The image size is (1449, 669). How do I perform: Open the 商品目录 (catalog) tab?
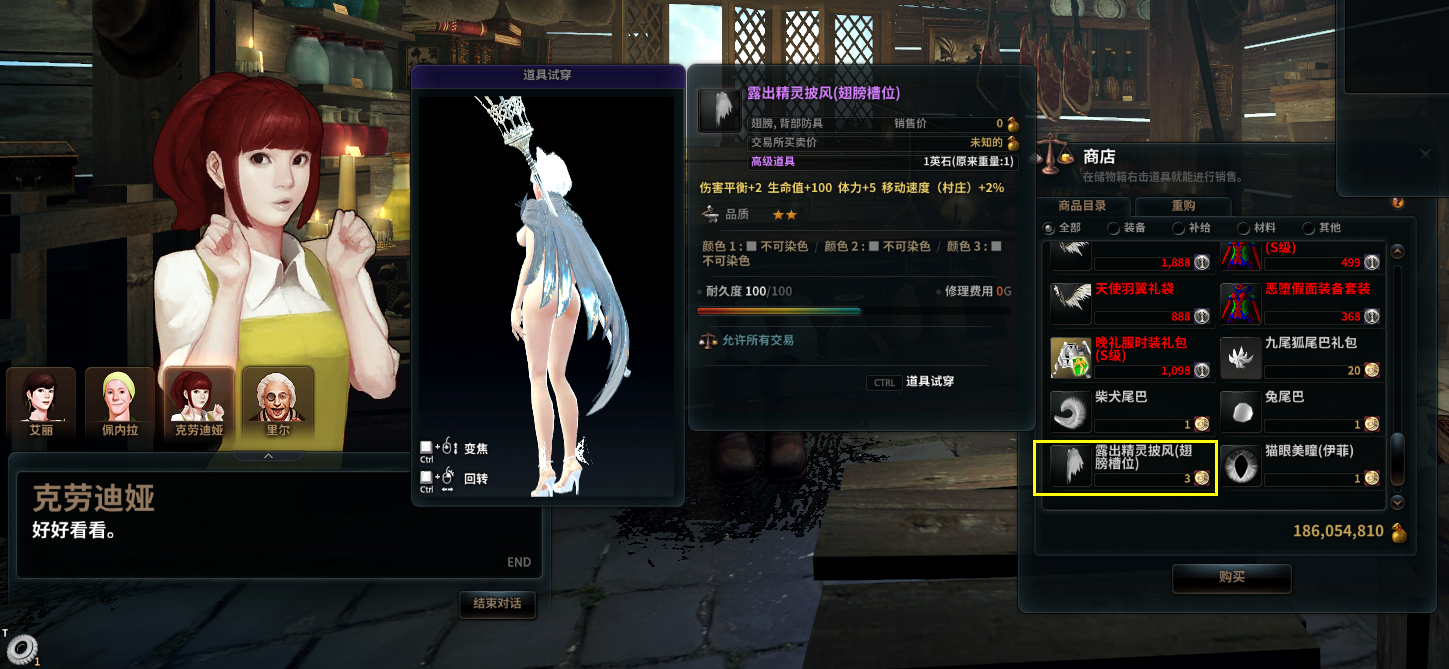click(1082, 206)
